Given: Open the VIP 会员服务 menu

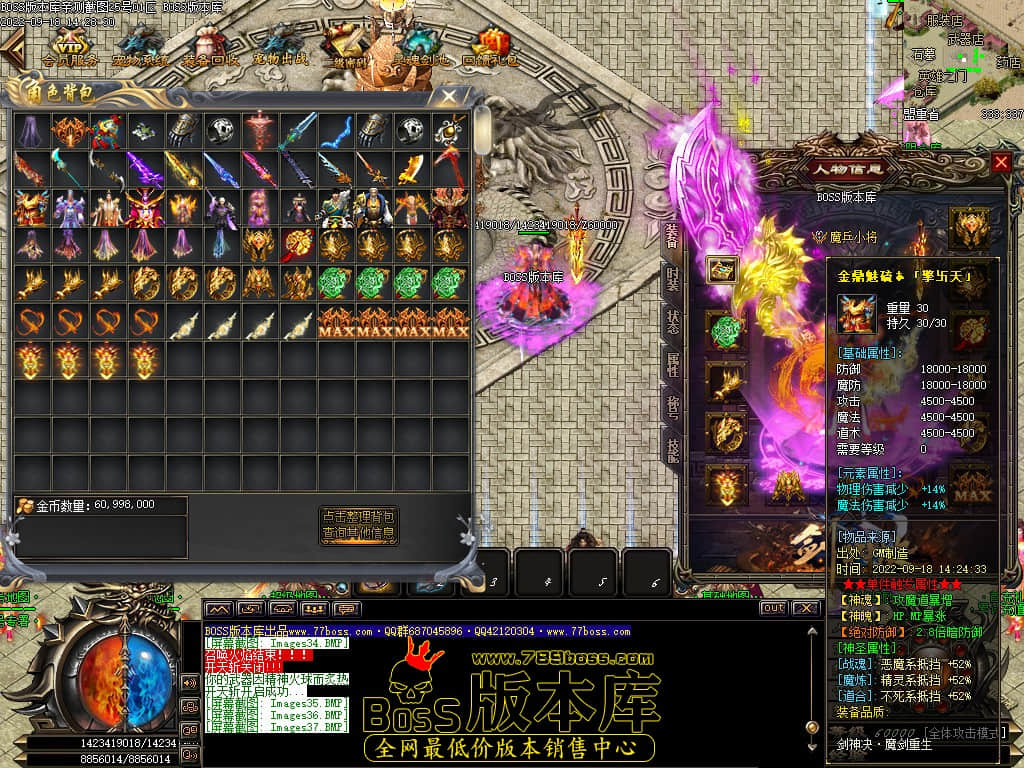Looking at the screenshot, I should 69,46.
